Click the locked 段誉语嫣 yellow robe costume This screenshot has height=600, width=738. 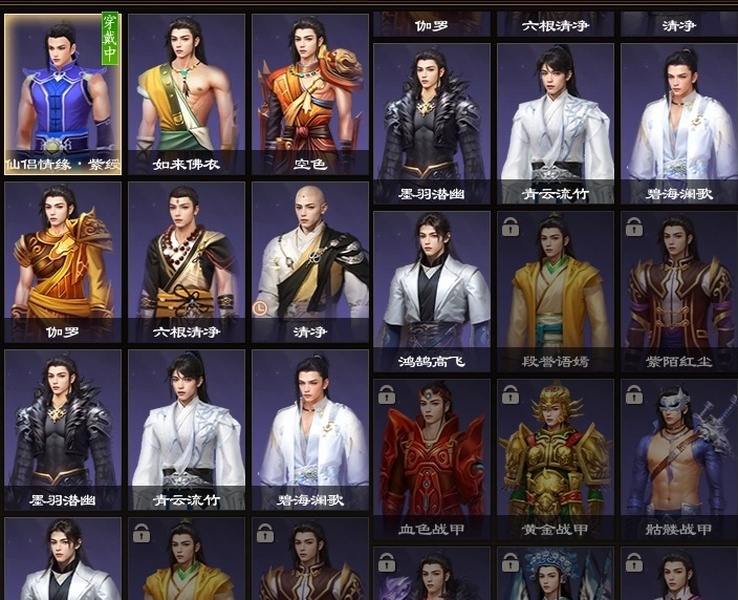555,290
